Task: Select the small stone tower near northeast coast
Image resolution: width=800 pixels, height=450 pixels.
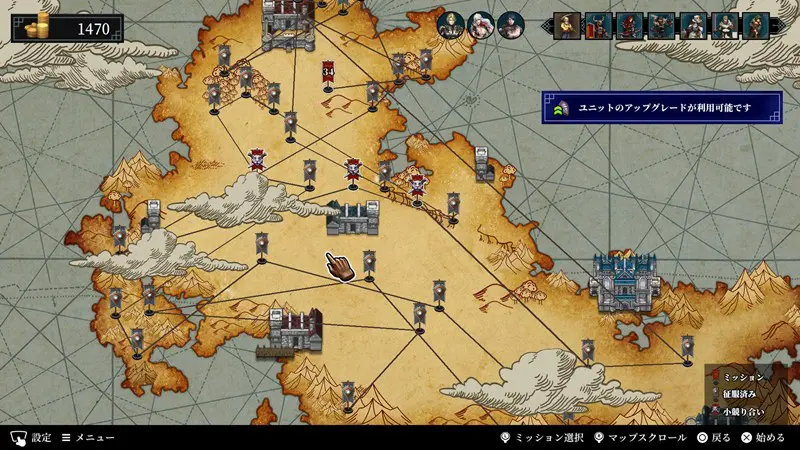Action: pos(485,164)
